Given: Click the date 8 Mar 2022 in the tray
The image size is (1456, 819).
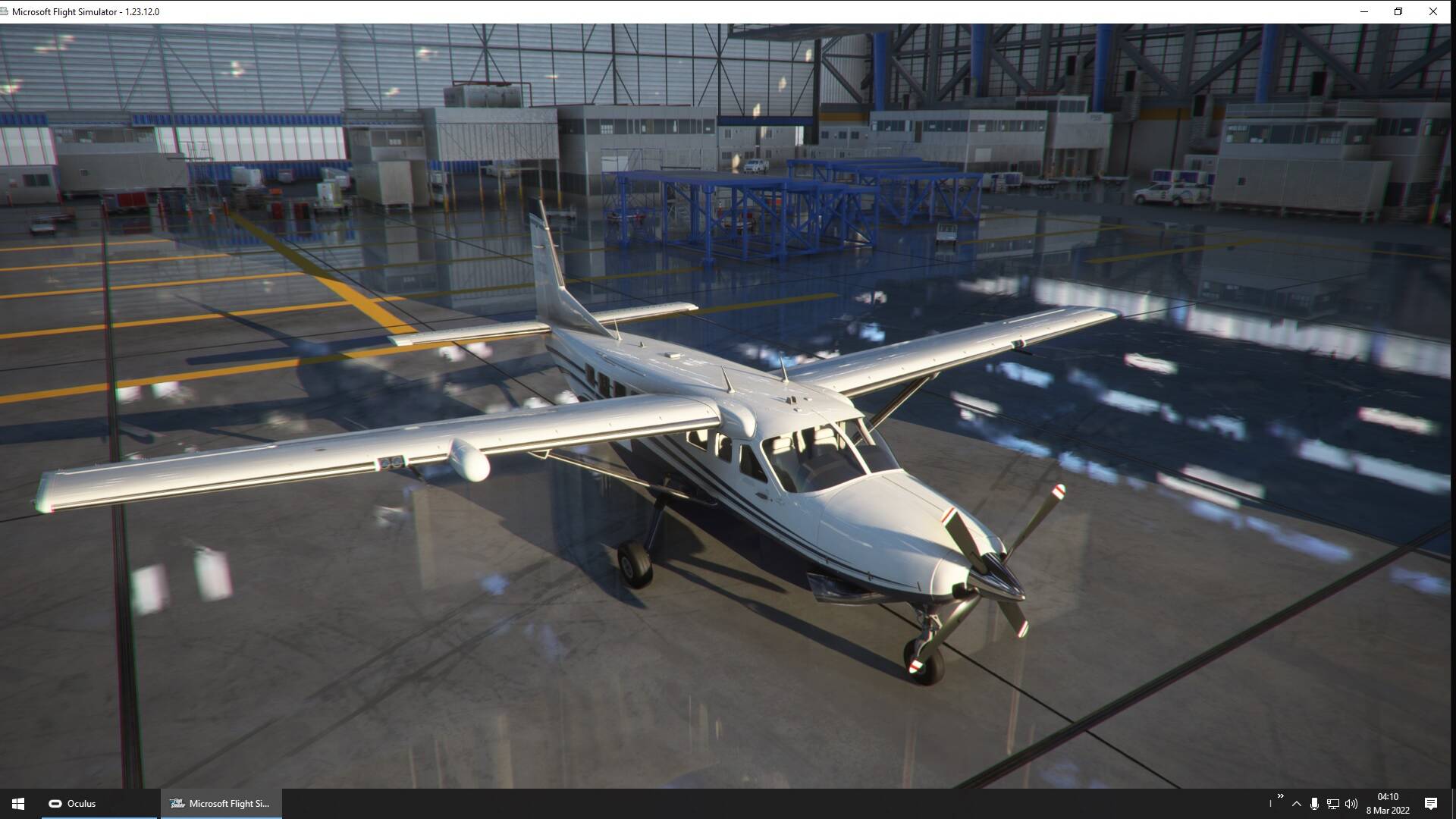Looking at the screenshot, I should 1389,808.
